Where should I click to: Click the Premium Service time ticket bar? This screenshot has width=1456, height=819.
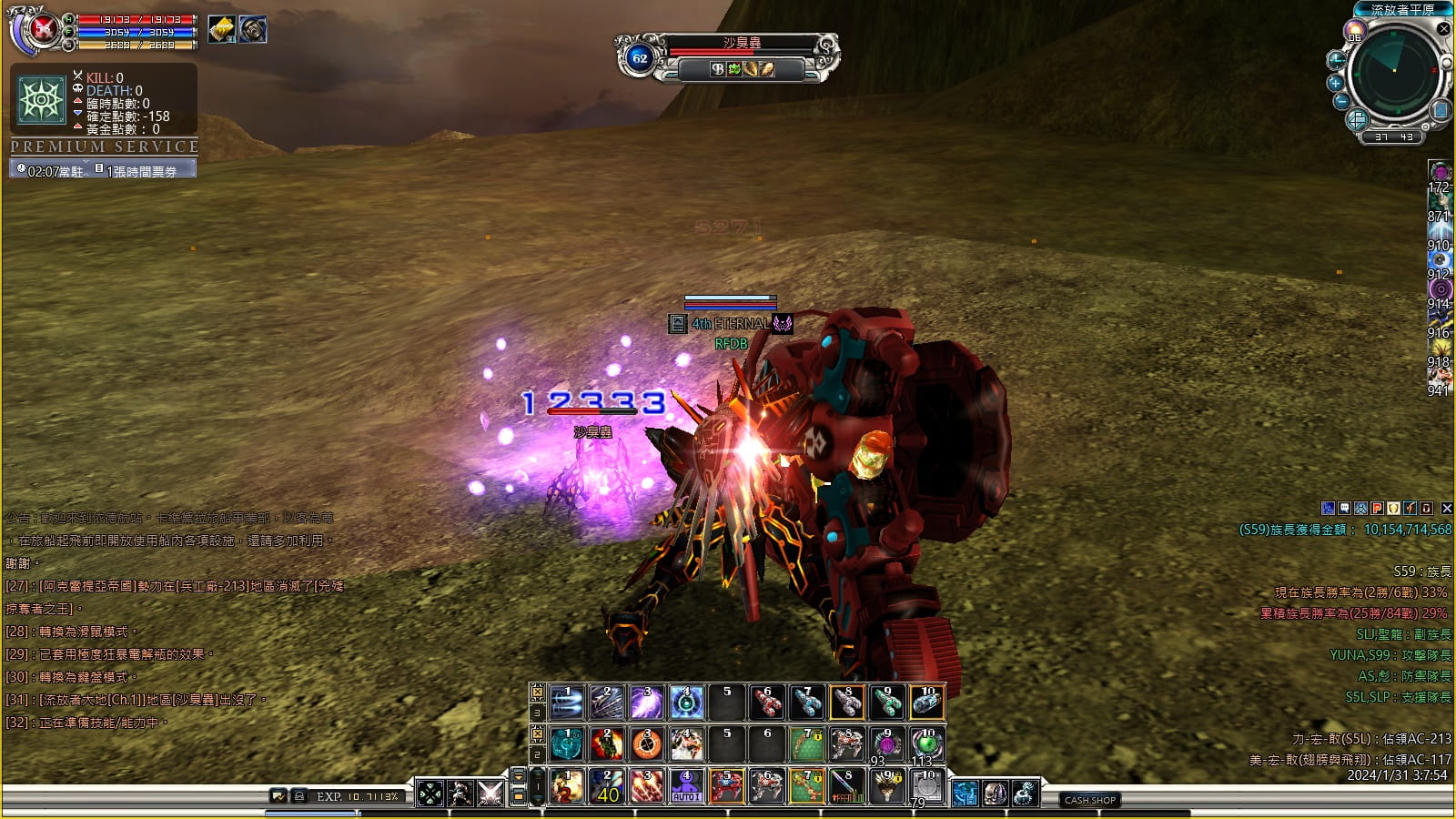coord(103,170)
